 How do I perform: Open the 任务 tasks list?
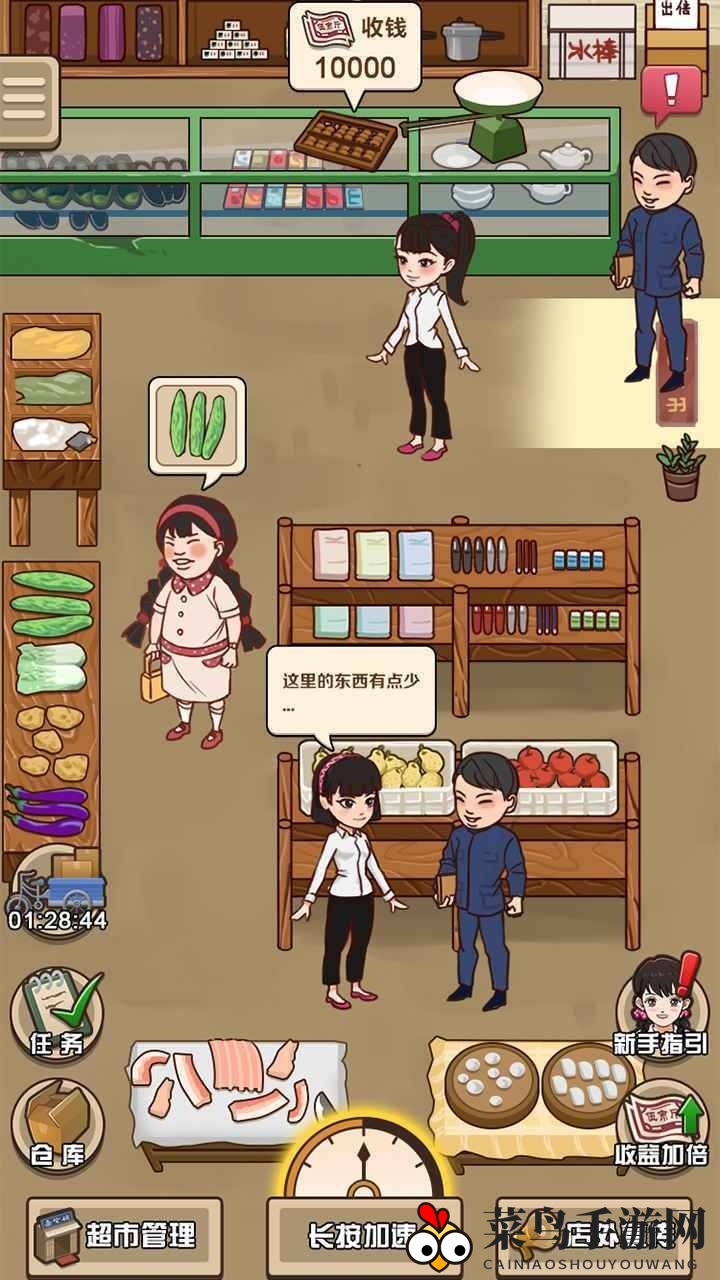coord(57,1015)
